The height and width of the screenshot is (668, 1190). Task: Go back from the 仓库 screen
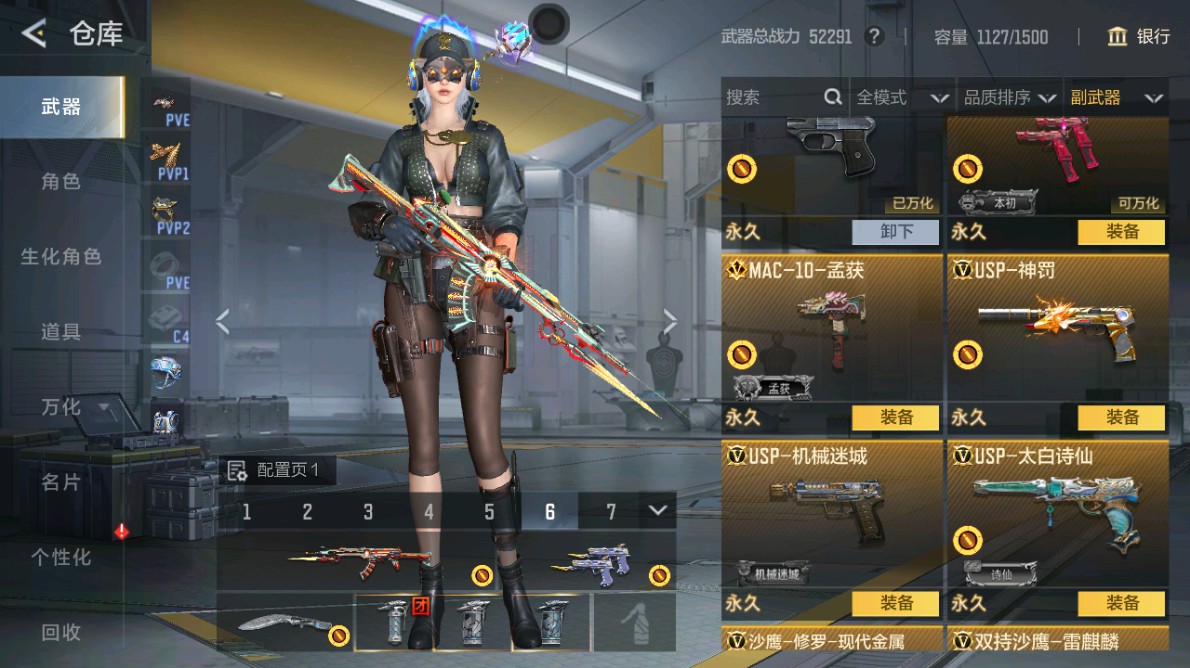pyautogui.click(x=34, y=35)
